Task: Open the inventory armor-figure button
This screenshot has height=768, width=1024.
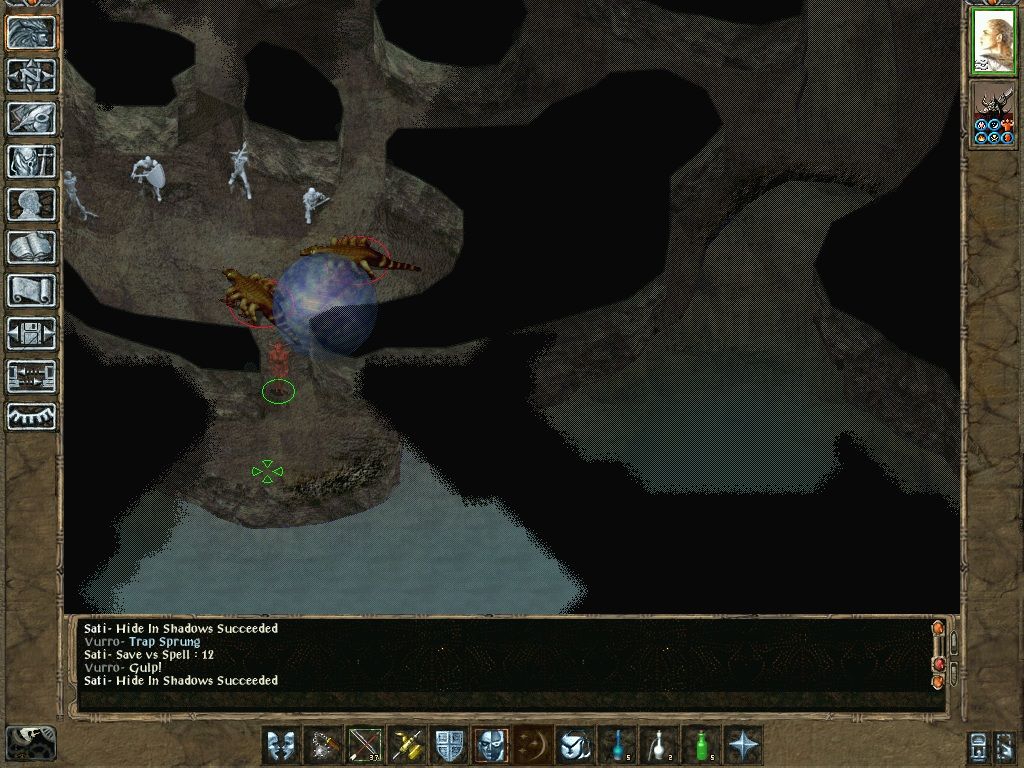Action: pos(31,161)
